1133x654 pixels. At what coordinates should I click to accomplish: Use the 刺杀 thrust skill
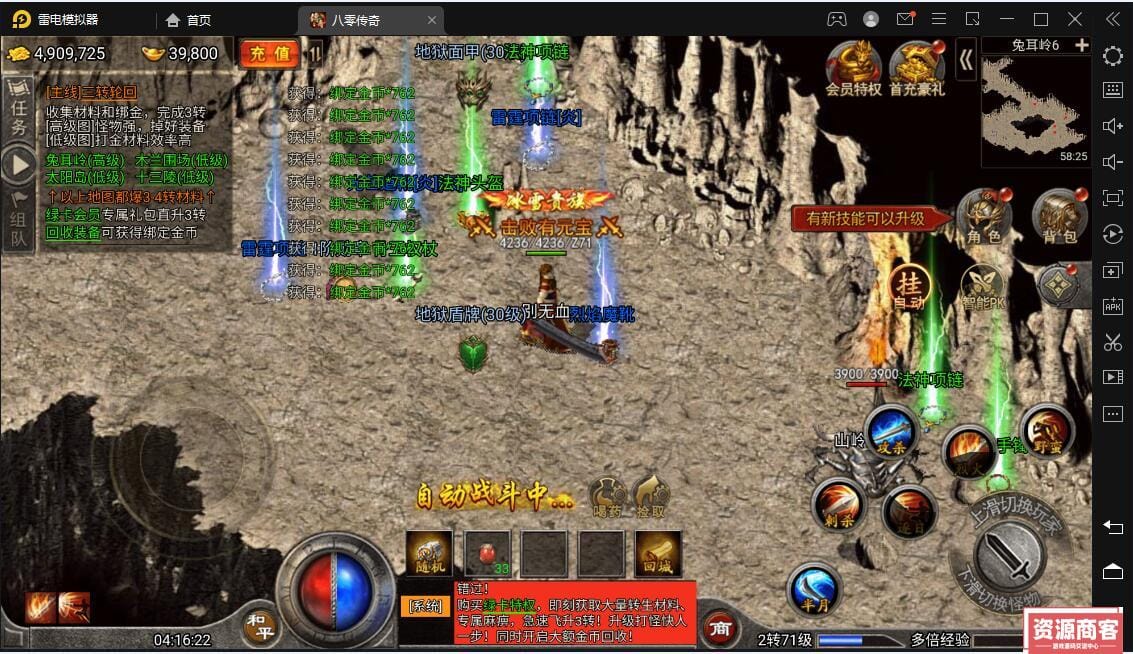click(x=837, y=504)
